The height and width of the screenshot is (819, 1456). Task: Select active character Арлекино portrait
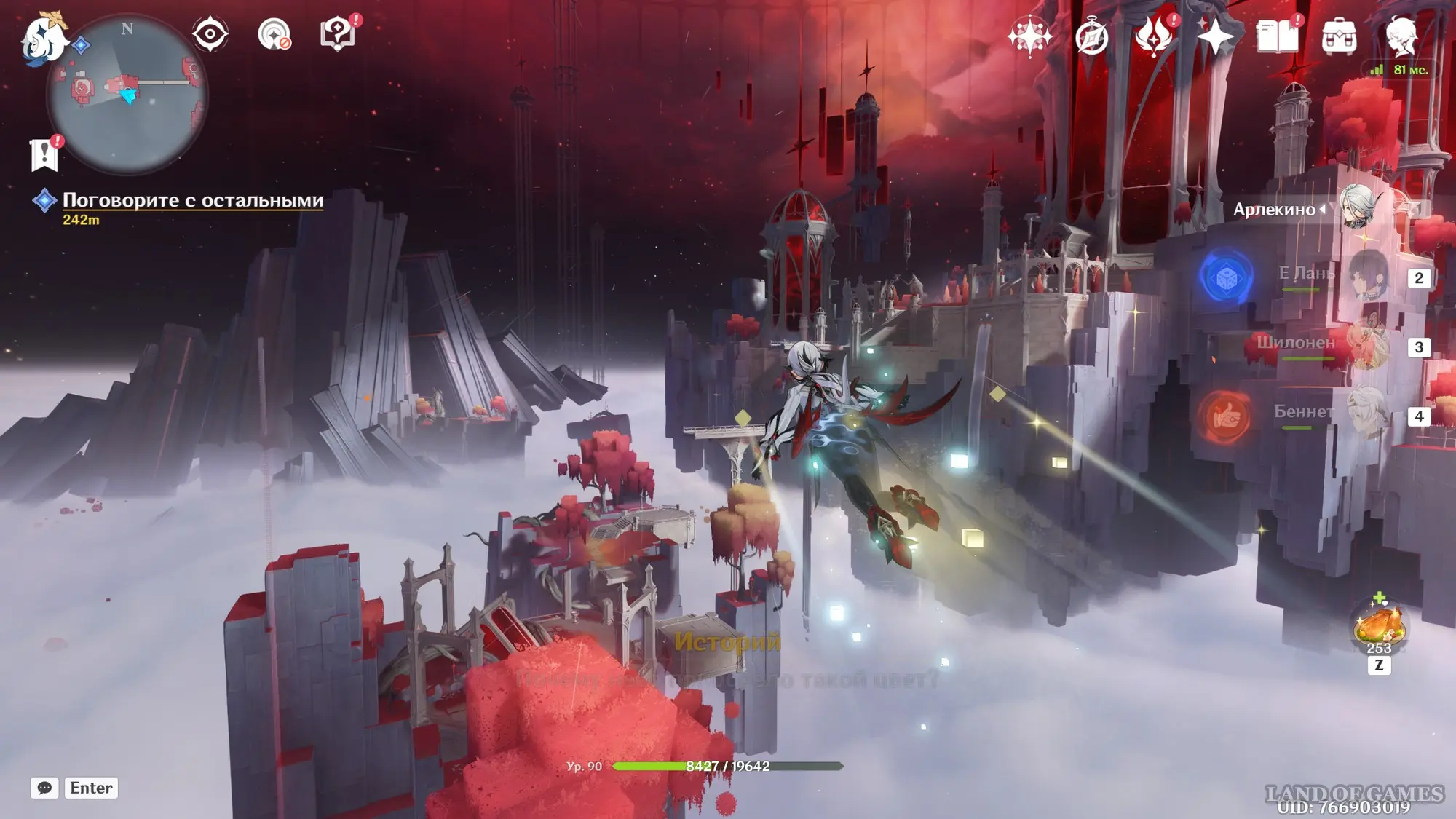click(x=1356, y=207)
